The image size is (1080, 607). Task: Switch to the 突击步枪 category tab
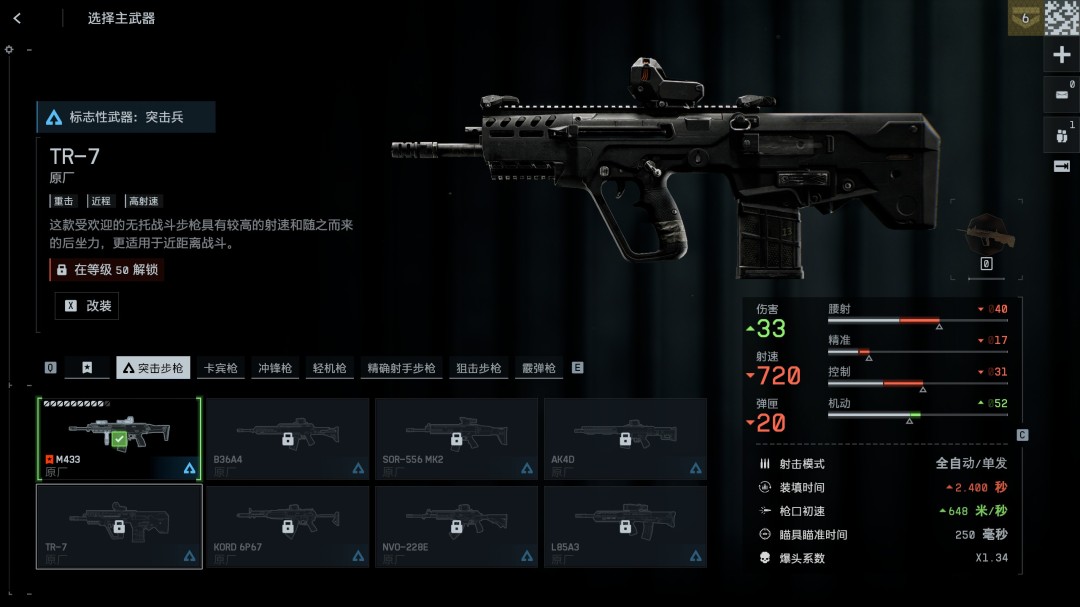153,368
